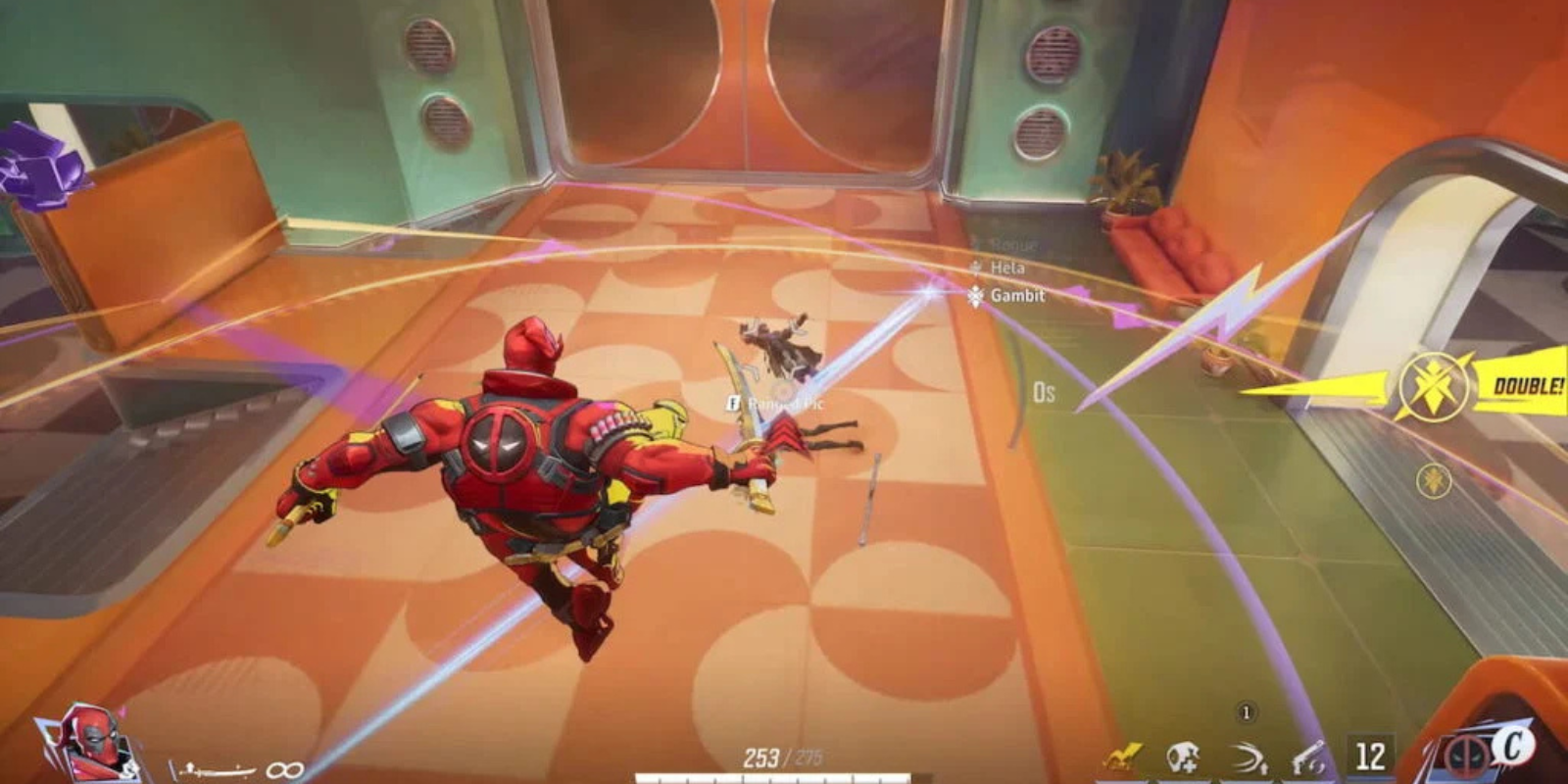Viewport: 1568px width, 784px height.
Task: Select the curved slash ability icon
Action: tap(1245, 755)
